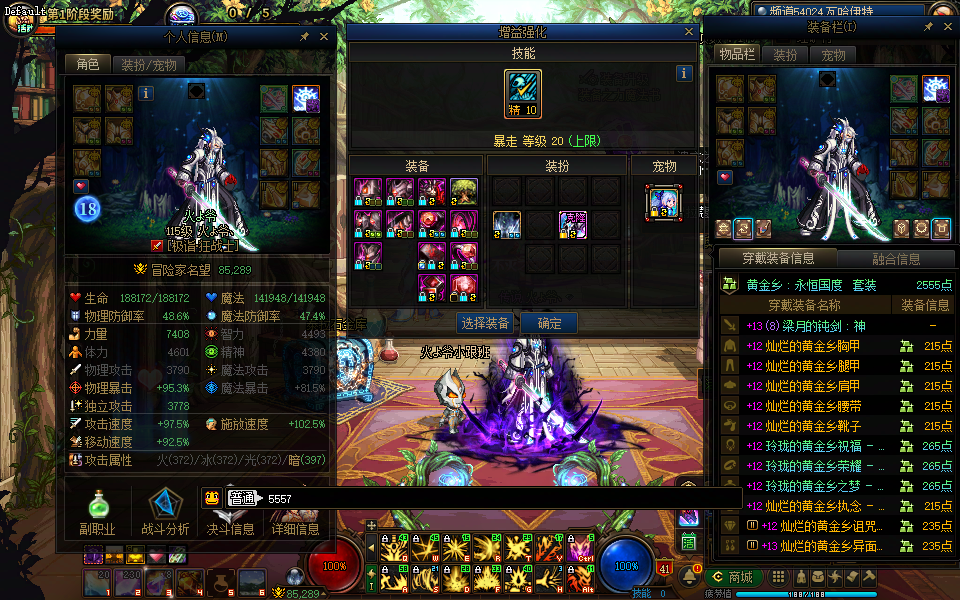Viewport: 960px width, 600px height.
Task: Switch to the 装扮/宠物 tab
Action: tap(148, 65)
